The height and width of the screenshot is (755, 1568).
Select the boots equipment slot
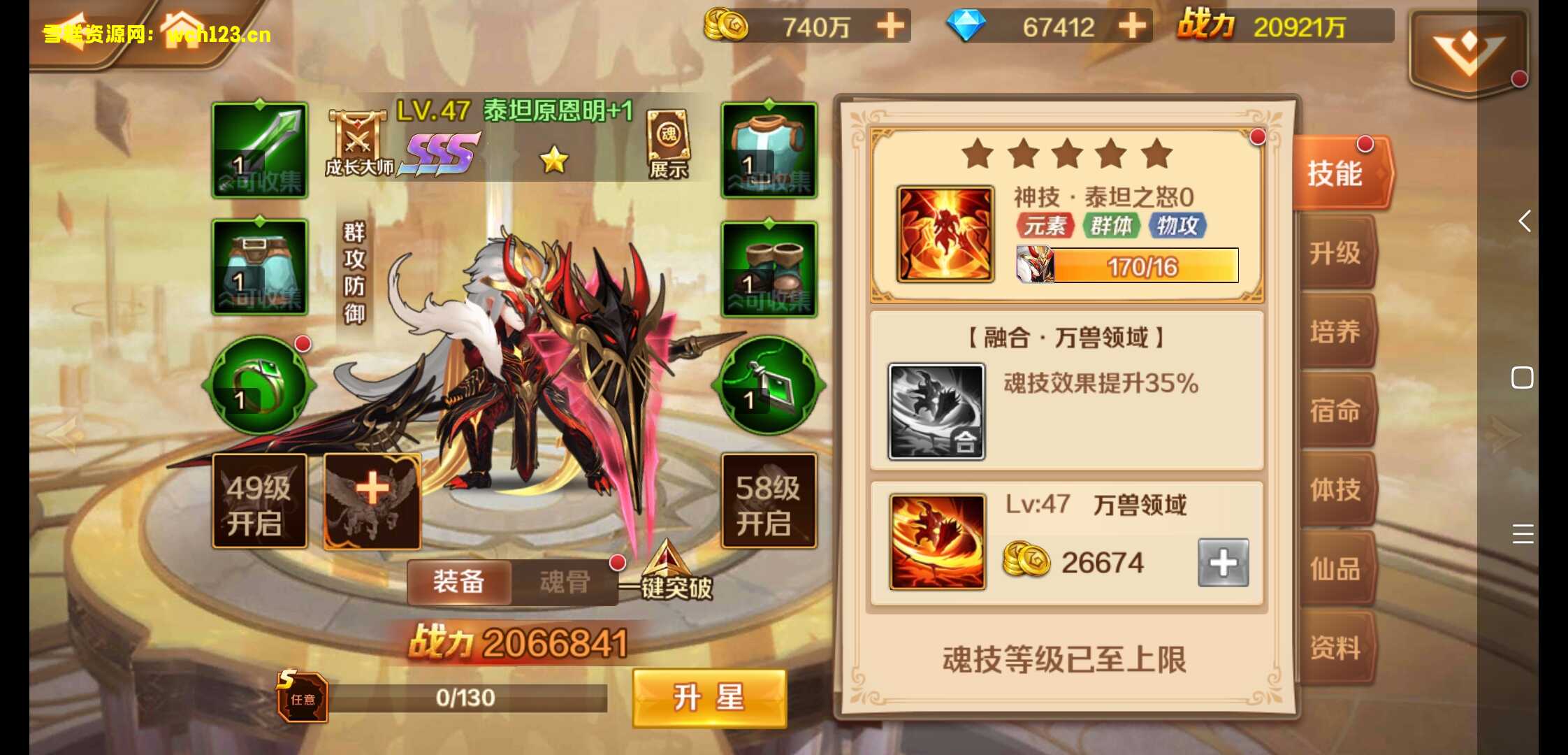(769, 269)
